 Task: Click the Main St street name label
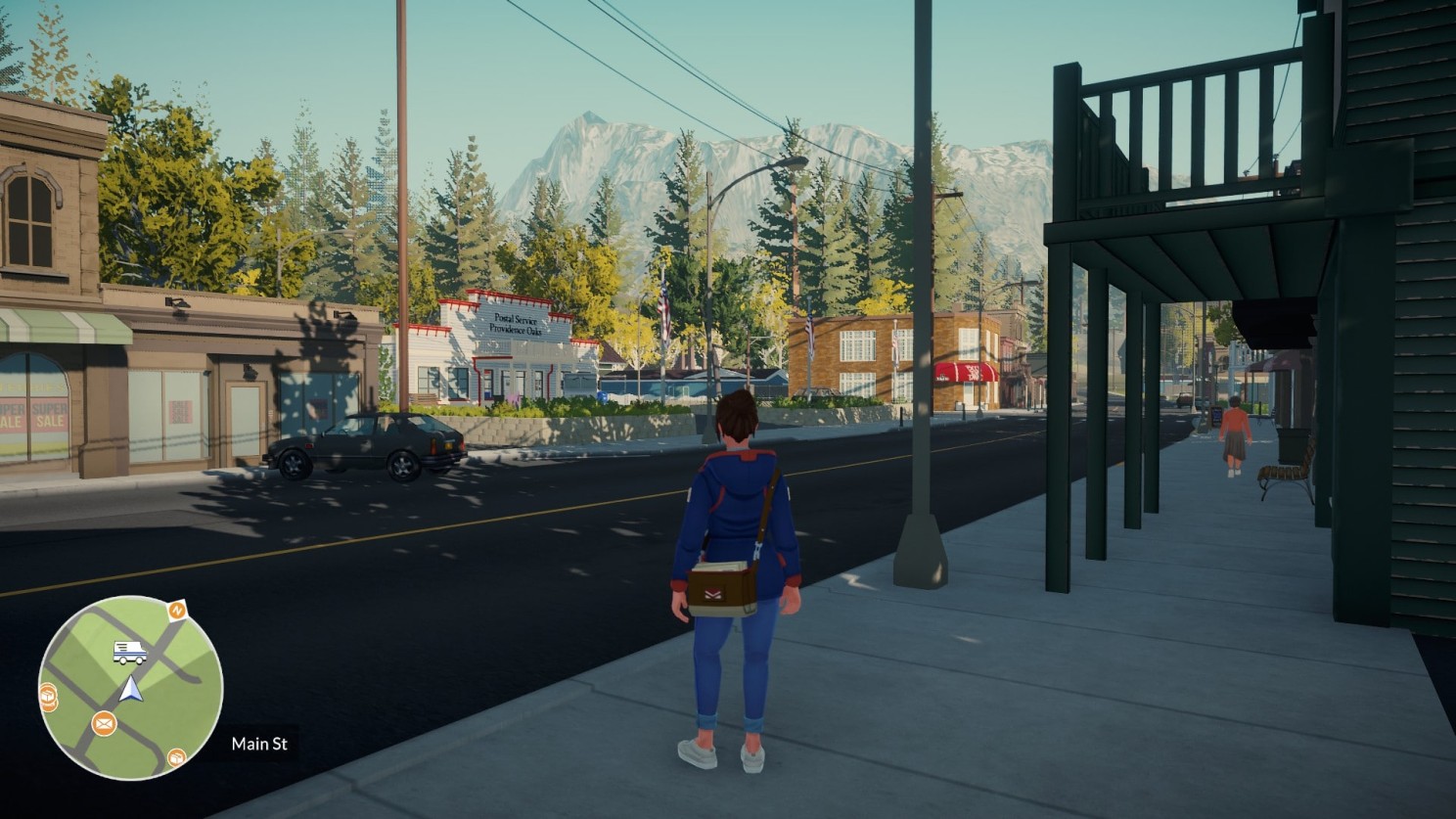click(259, 745)
